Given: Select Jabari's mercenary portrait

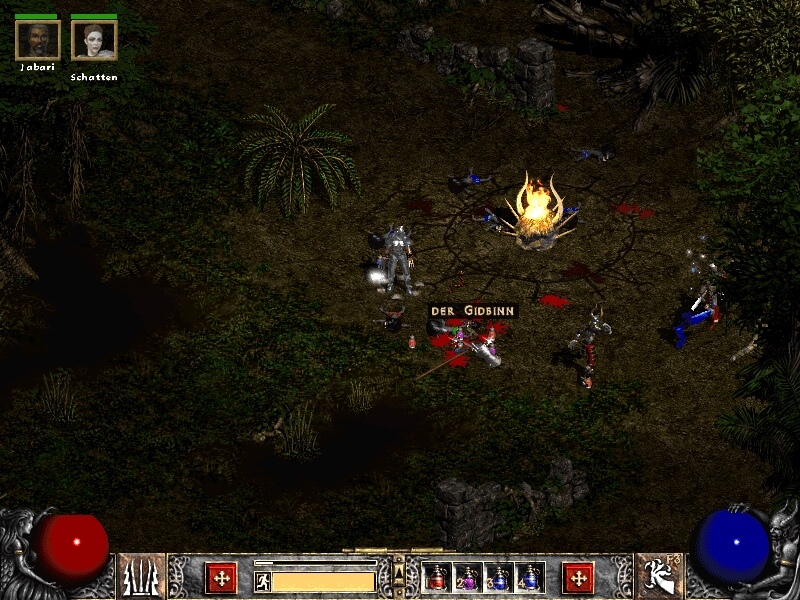Looking at the screenshot, I should coord(38,40).
